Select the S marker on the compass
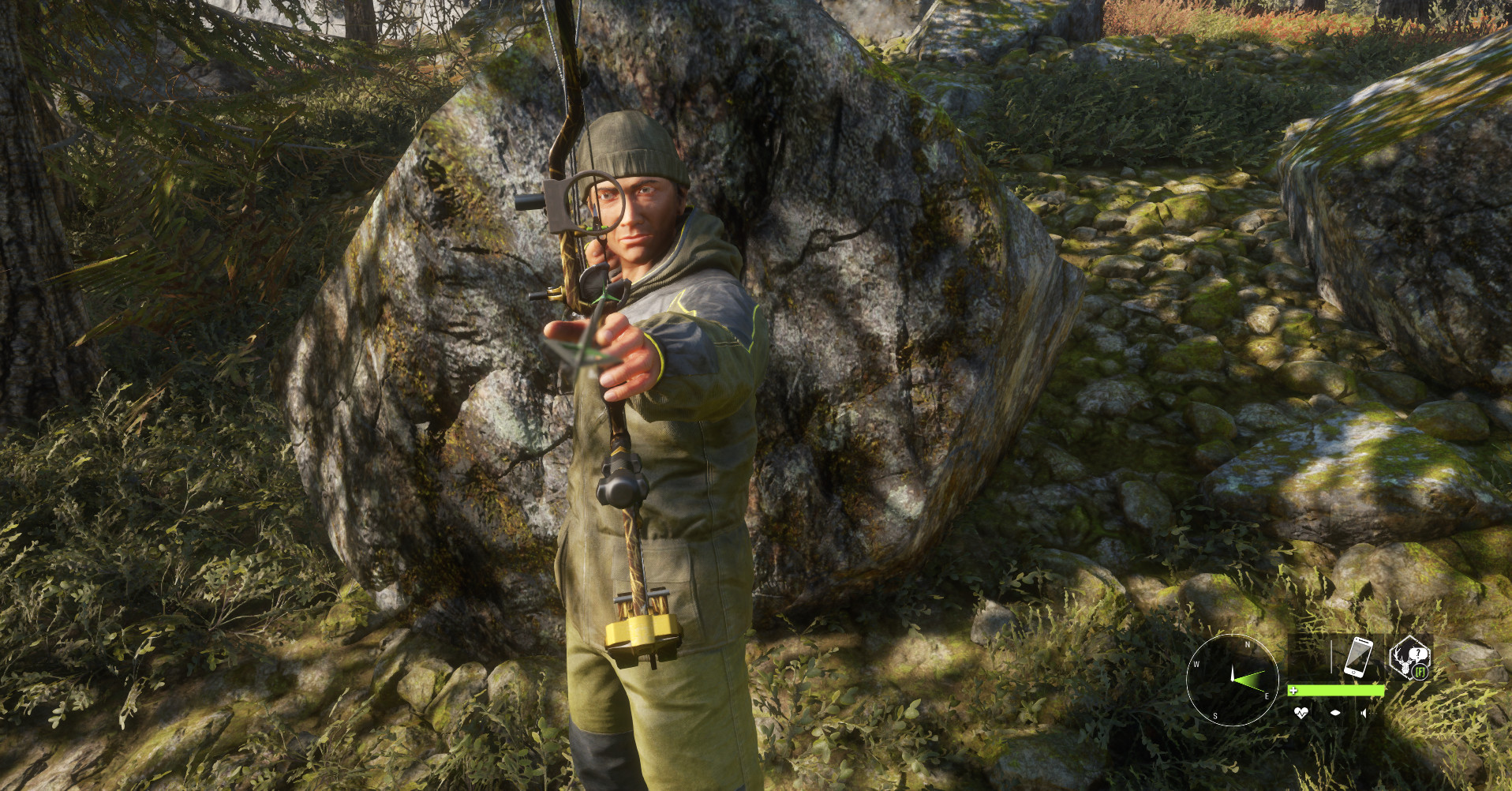This screenshot has height=791, width=1512. click(x=1215, y=715)
